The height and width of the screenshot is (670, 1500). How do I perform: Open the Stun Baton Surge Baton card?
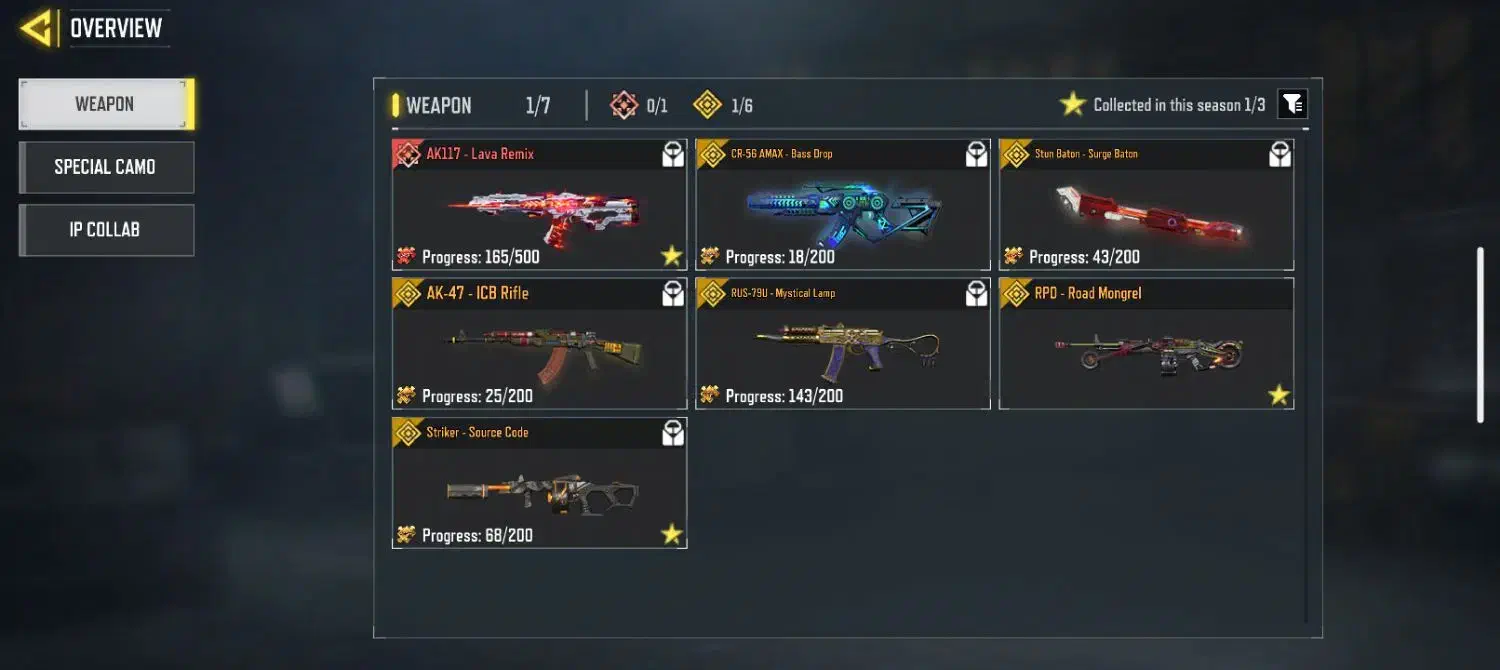click(1146, 205)
